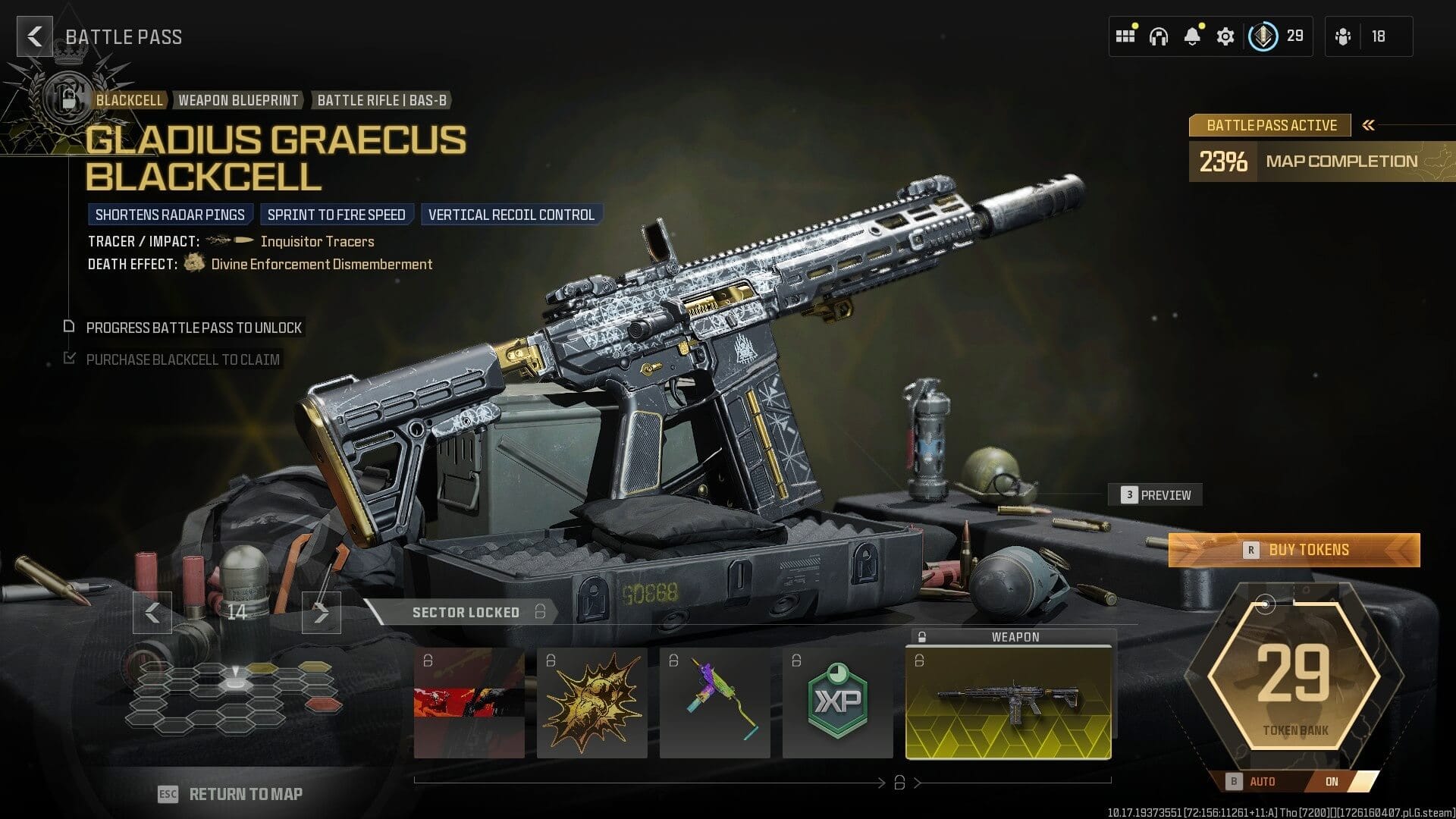Preview the Gladius Graecus blueprint
The image size is (1456, 819).
point(1156,495)
